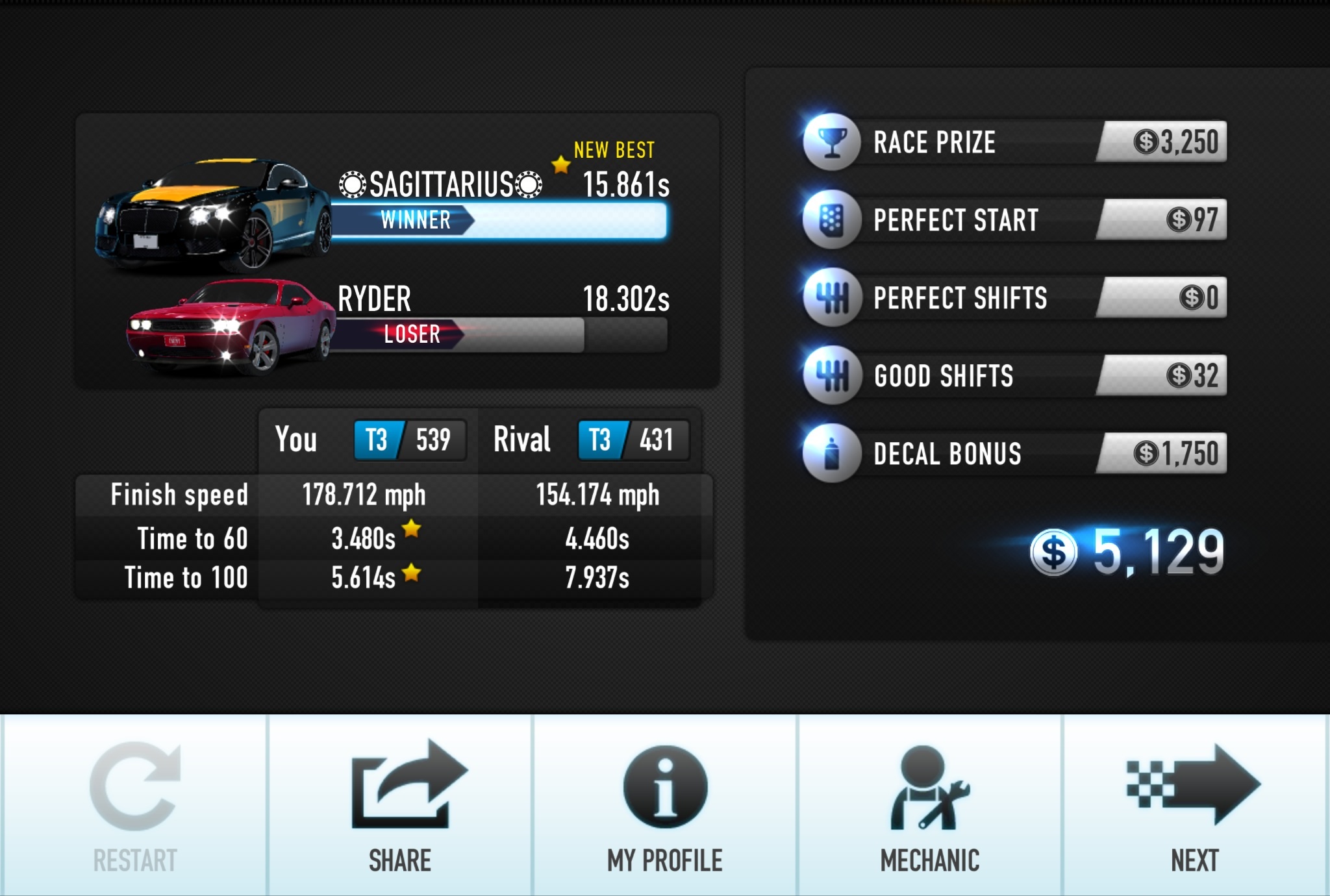Restart the race
The width and height of the screenshot is (1330, 896).
point(134,805)
